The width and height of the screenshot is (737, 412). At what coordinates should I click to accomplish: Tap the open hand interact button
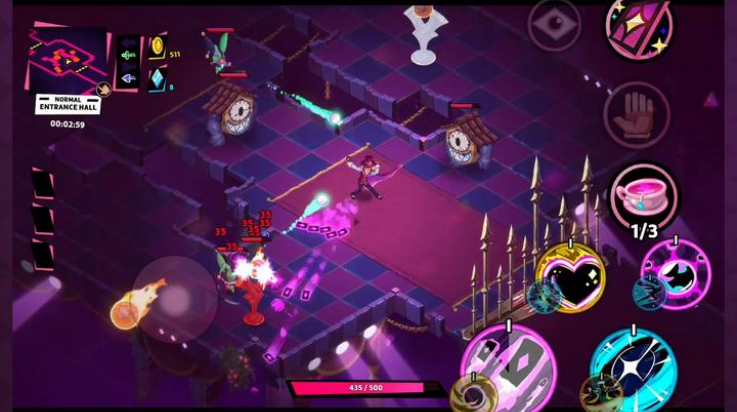[x=635, y=115]
